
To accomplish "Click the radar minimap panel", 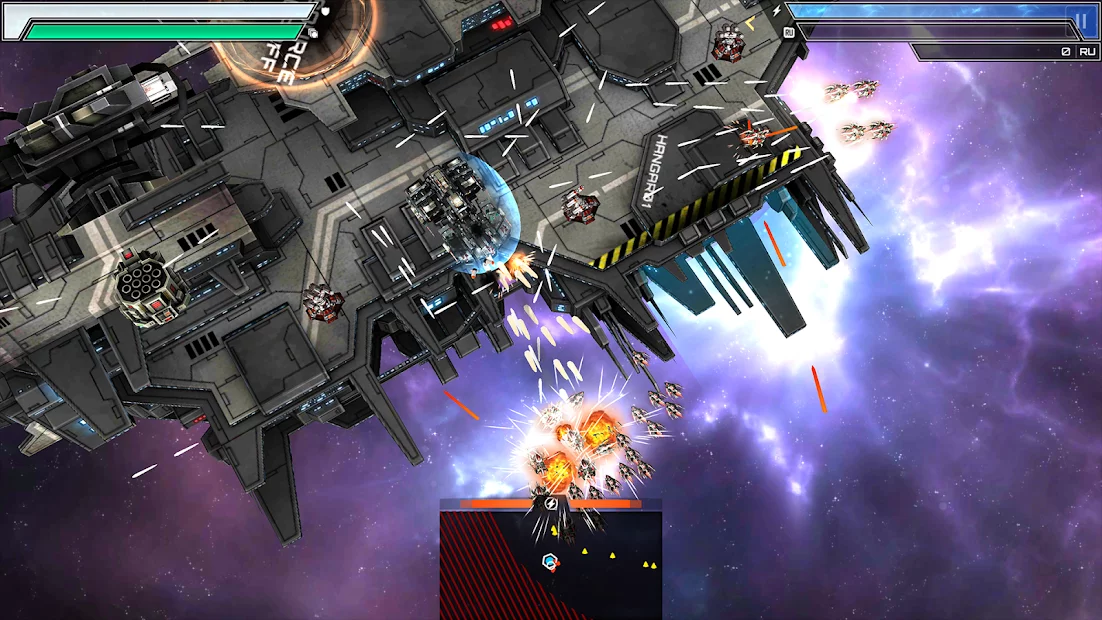I will point(551,562).
